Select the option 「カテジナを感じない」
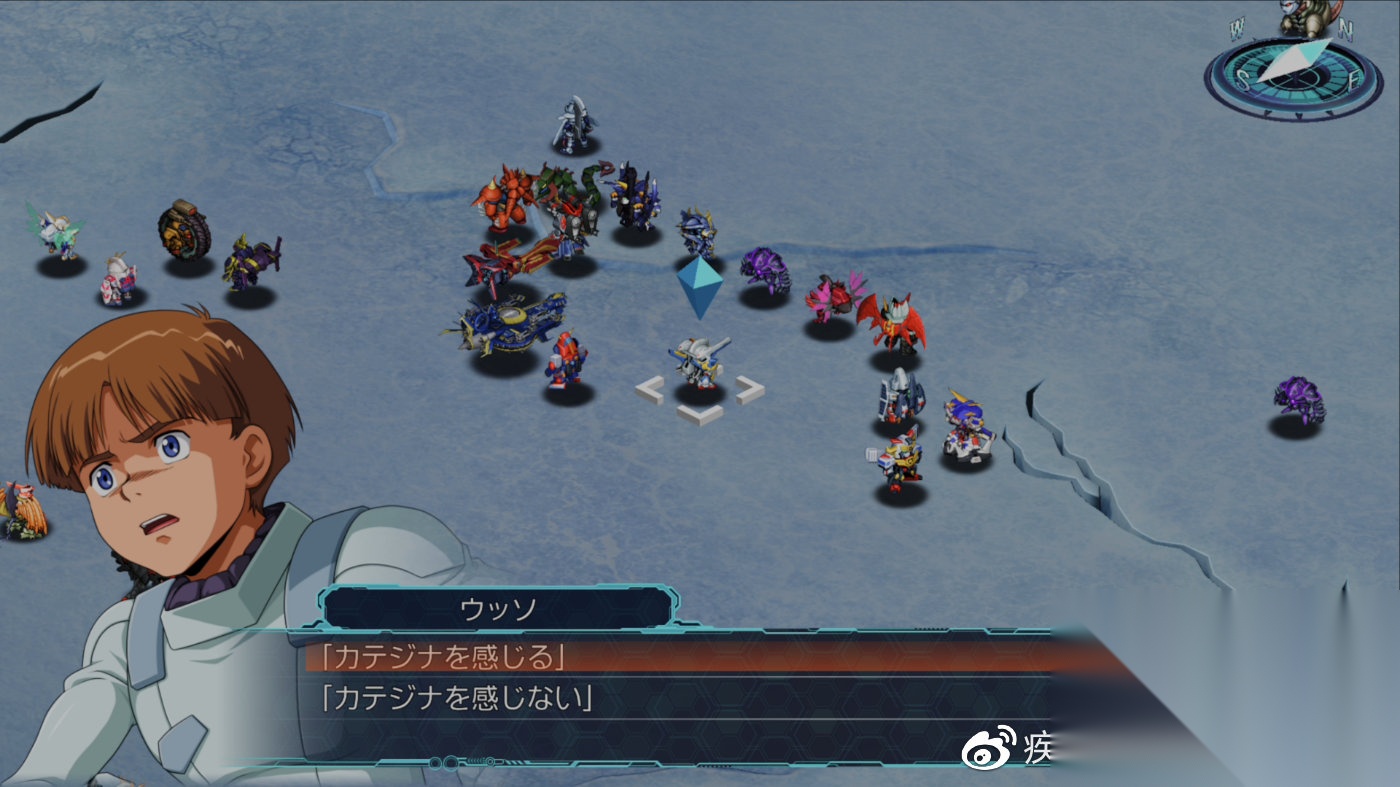This screenshot has height=787, width=1400. (x=457, y=698)
